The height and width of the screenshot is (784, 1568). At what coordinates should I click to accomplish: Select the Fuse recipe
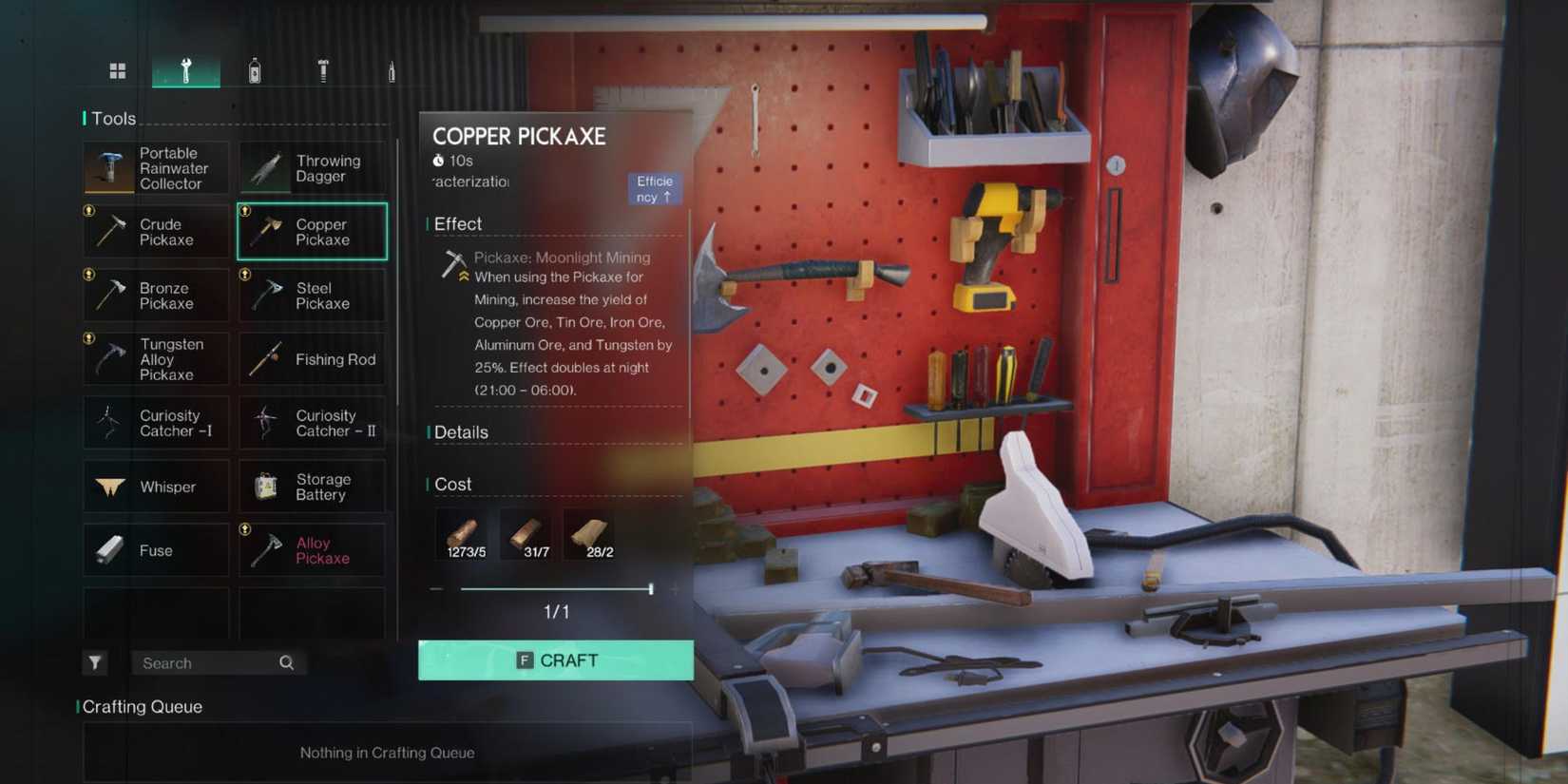tap(155, 550)
